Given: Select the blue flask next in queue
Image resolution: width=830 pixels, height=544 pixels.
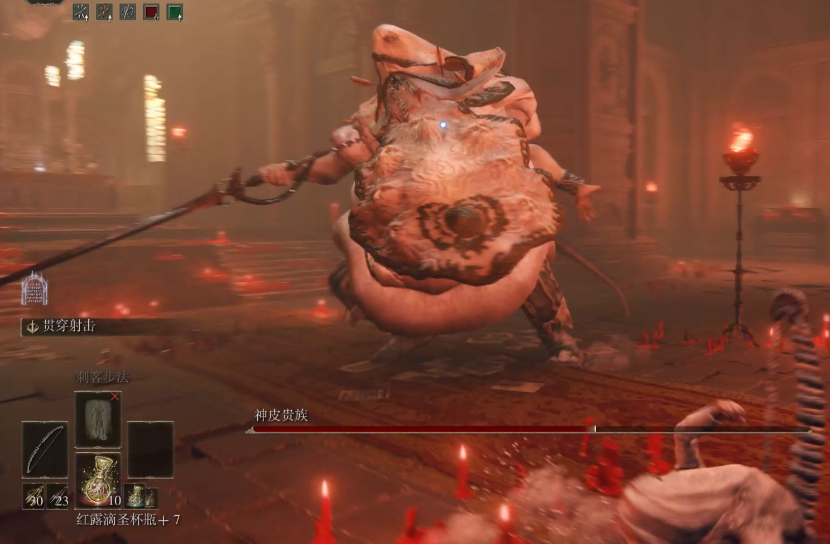Looking at the screenshot, I should click(136, 496).
